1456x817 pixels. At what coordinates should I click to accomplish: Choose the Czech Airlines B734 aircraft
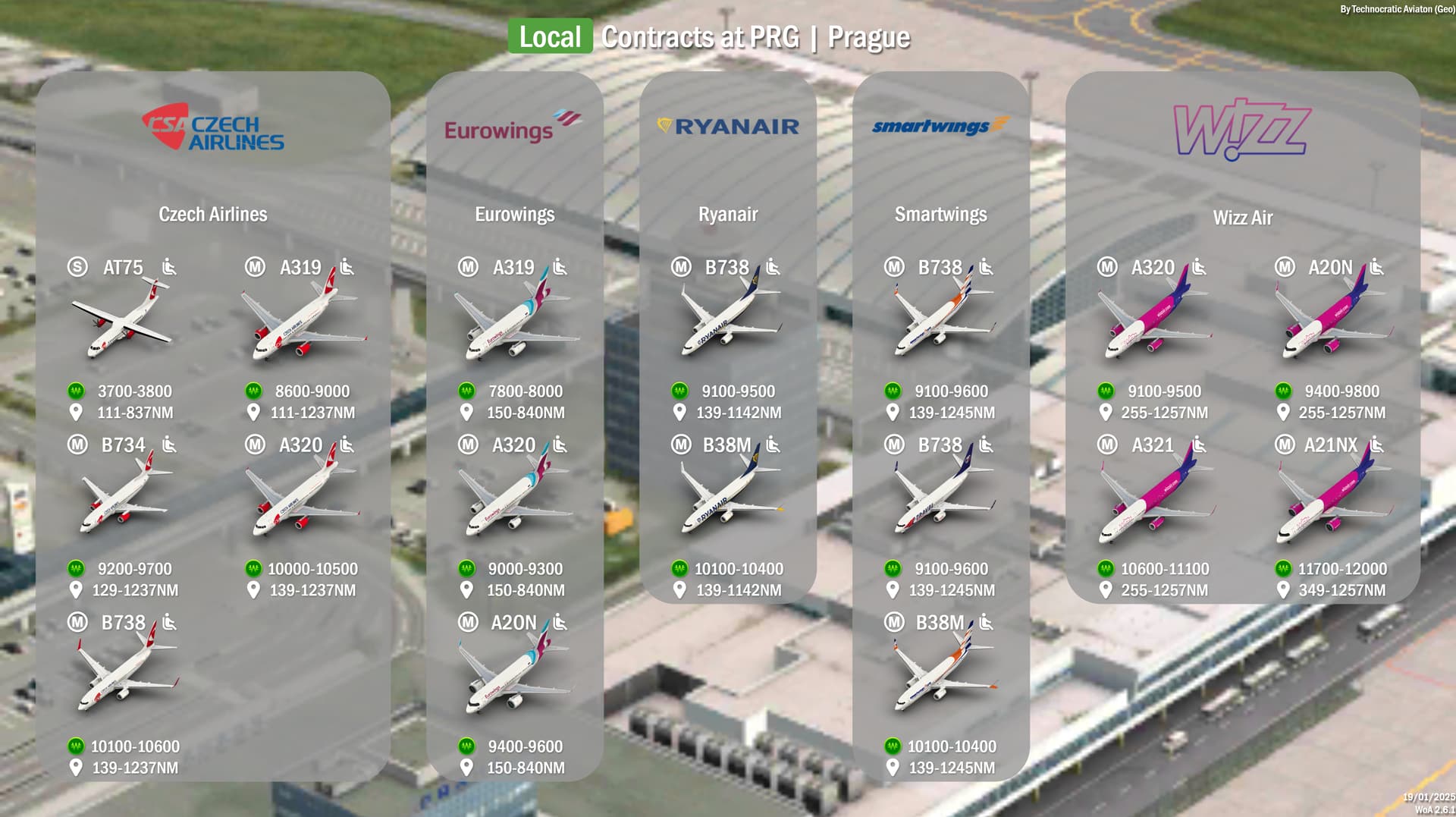pyautogui.click(x=125, y=498)
